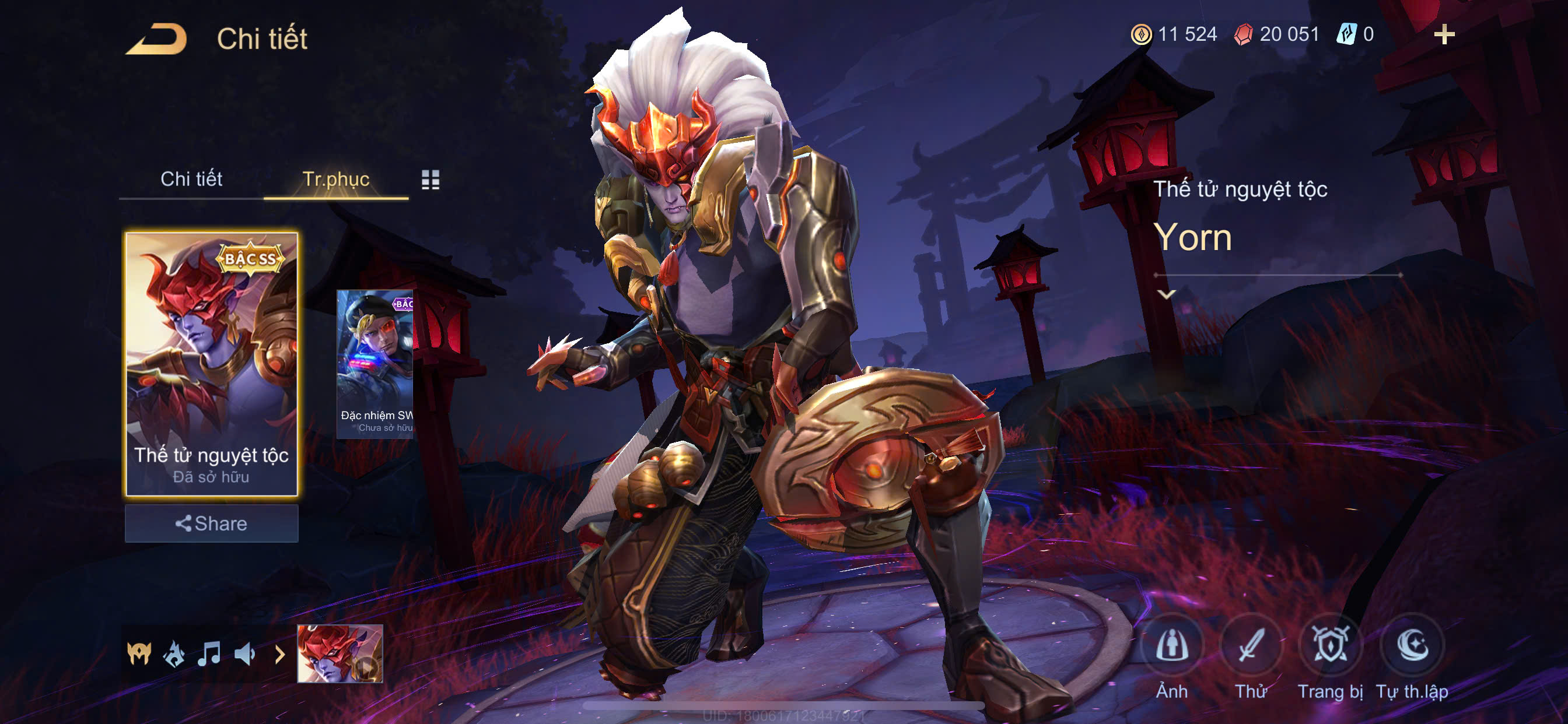This screenshot has width=1568, height=724.
Task: Open the Trang bị equipment setup
Action: 1330,646
